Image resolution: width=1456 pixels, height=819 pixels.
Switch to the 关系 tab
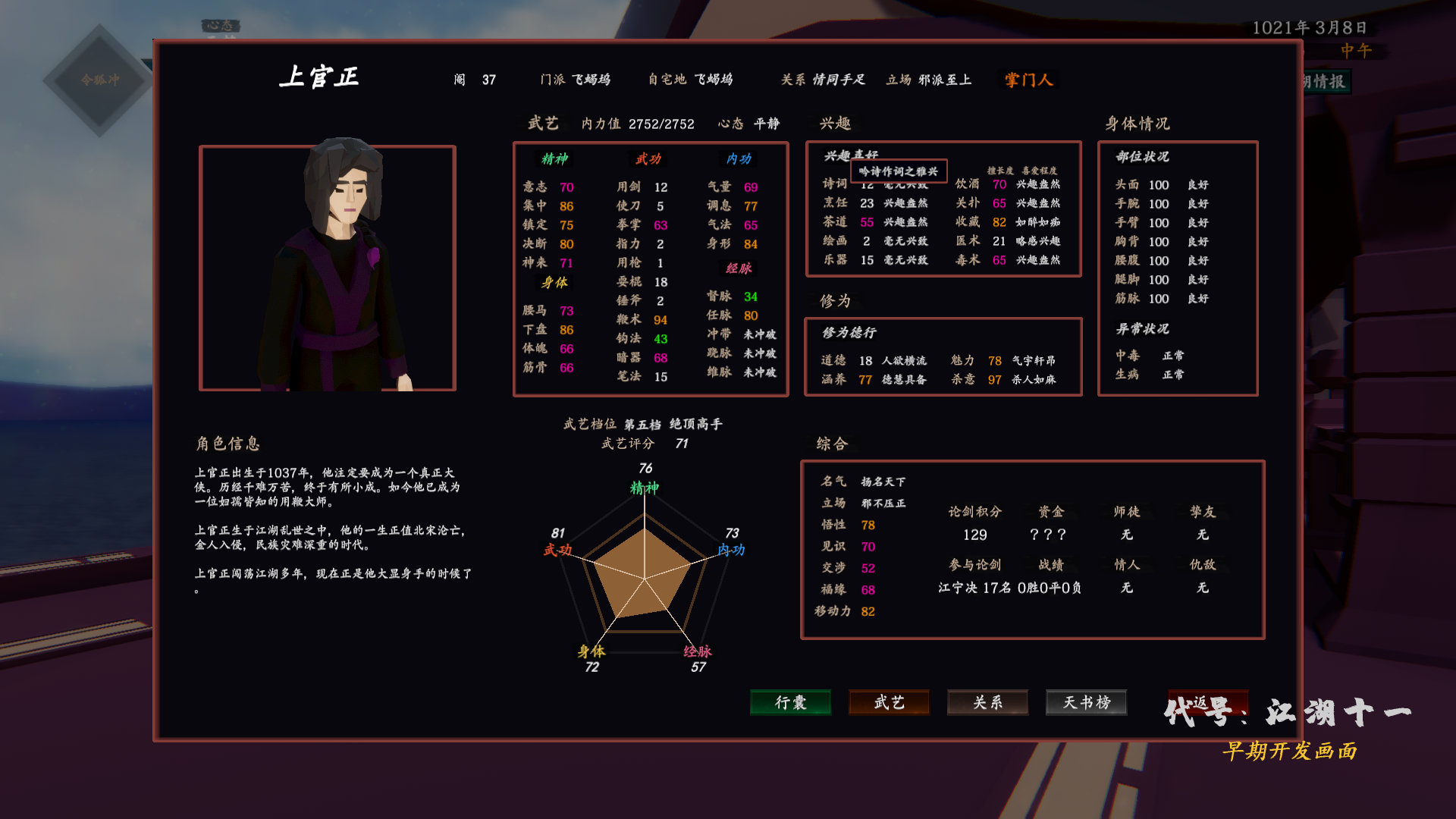(x=987, y=703)
